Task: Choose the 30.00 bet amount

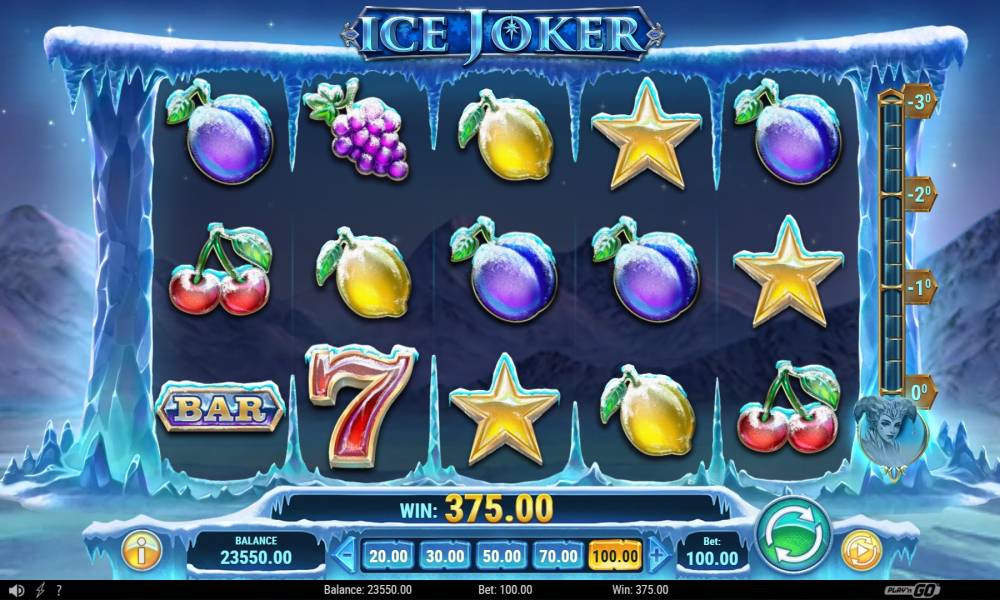Action: coord(444,555)
